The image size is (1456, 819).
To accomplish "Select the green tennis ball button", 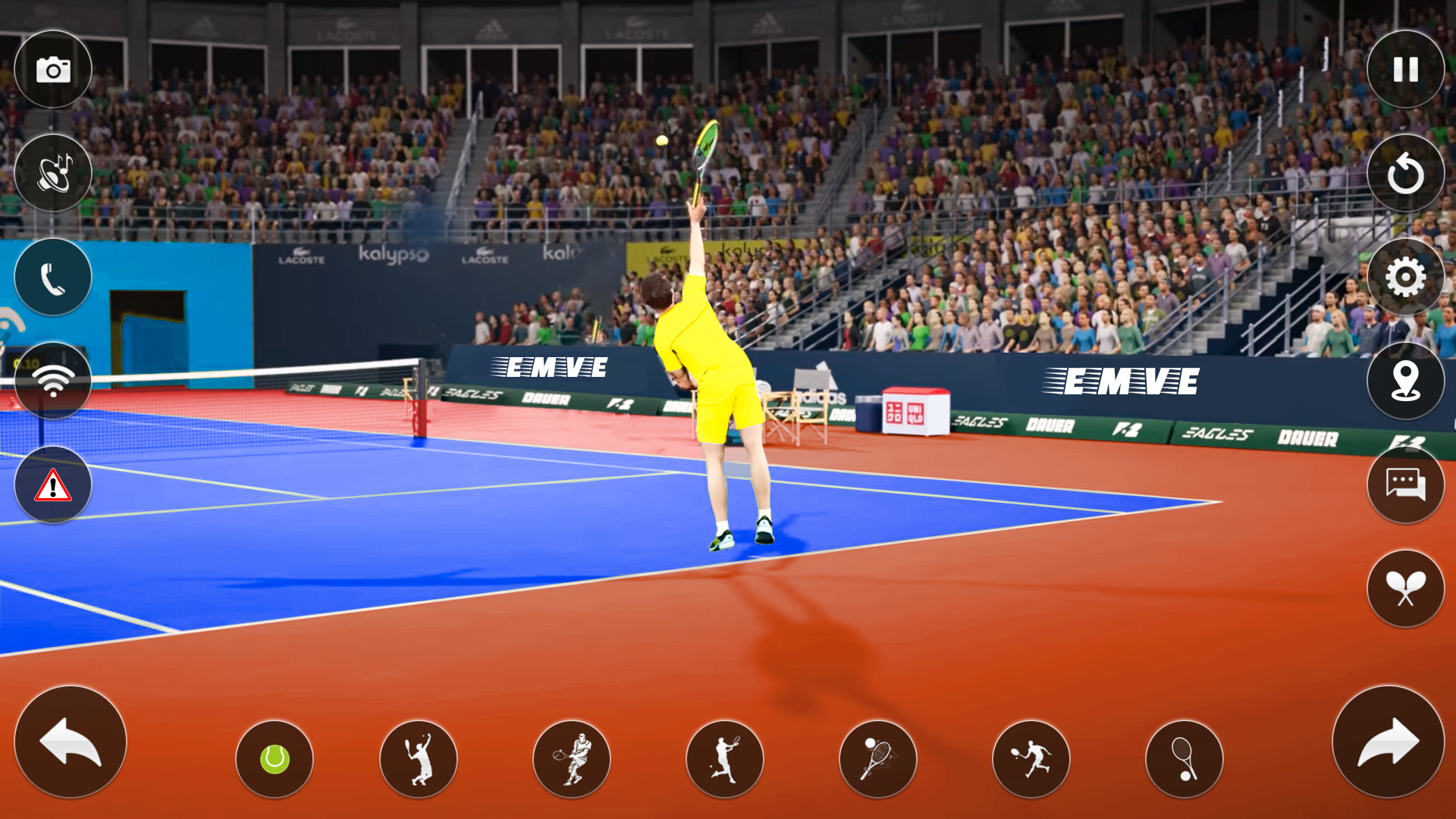I will 273,760.
